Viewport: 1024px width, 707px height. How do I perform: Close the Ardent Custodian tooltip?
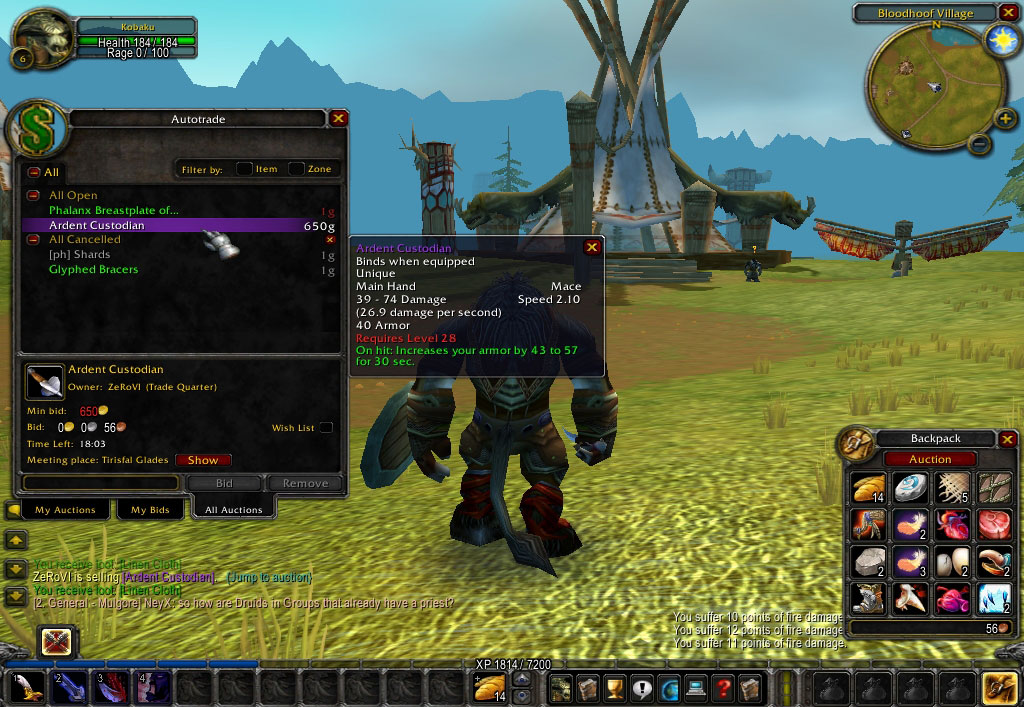[592, 247]
